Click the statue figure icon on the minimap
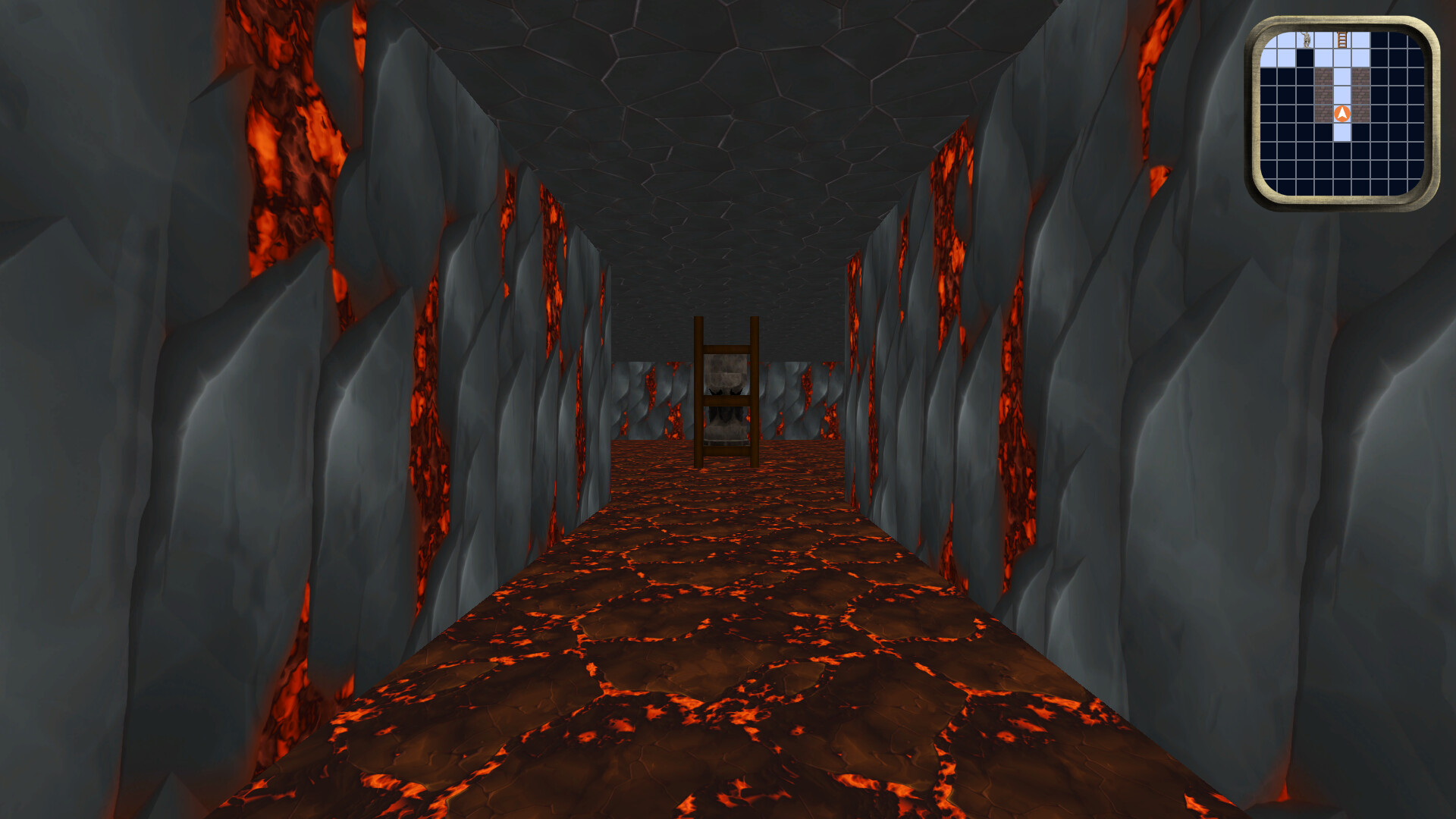1456x819 pixels. [x=1306, y=39]
